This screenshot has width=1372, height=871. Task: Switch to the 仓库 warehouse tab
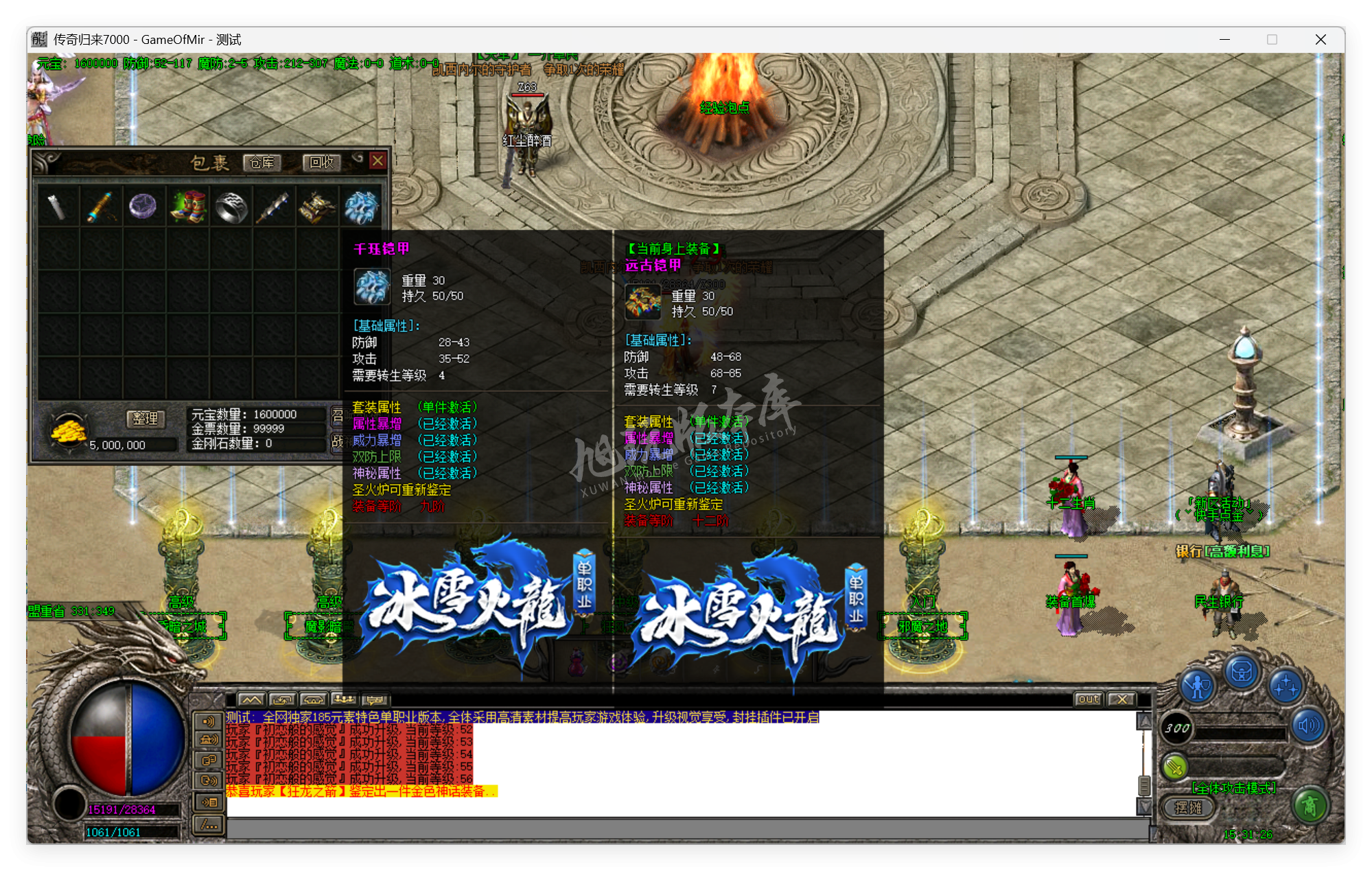[264, 163]
